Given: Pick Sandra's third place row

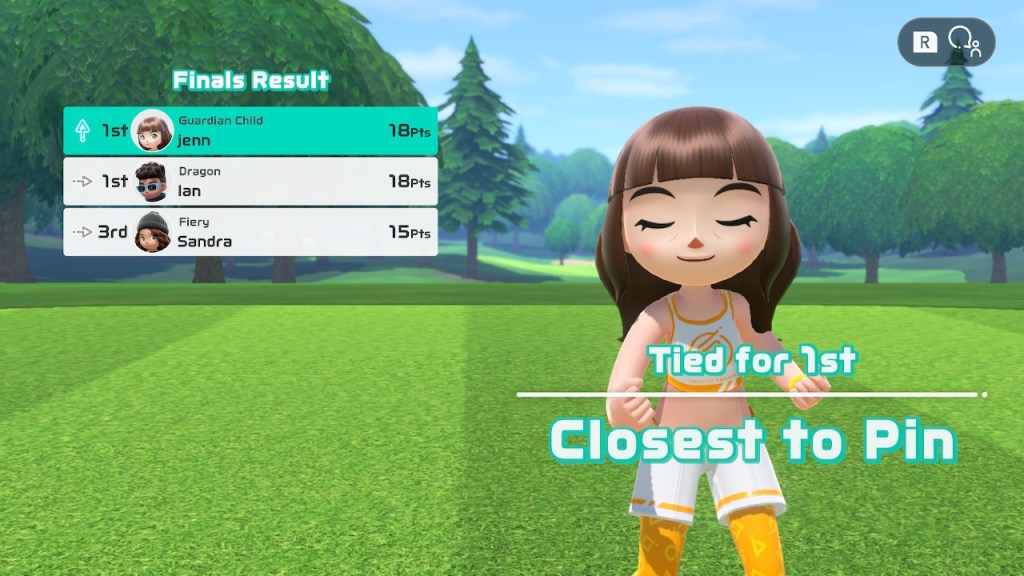Looking at the screenshot, I should [250, 232].
